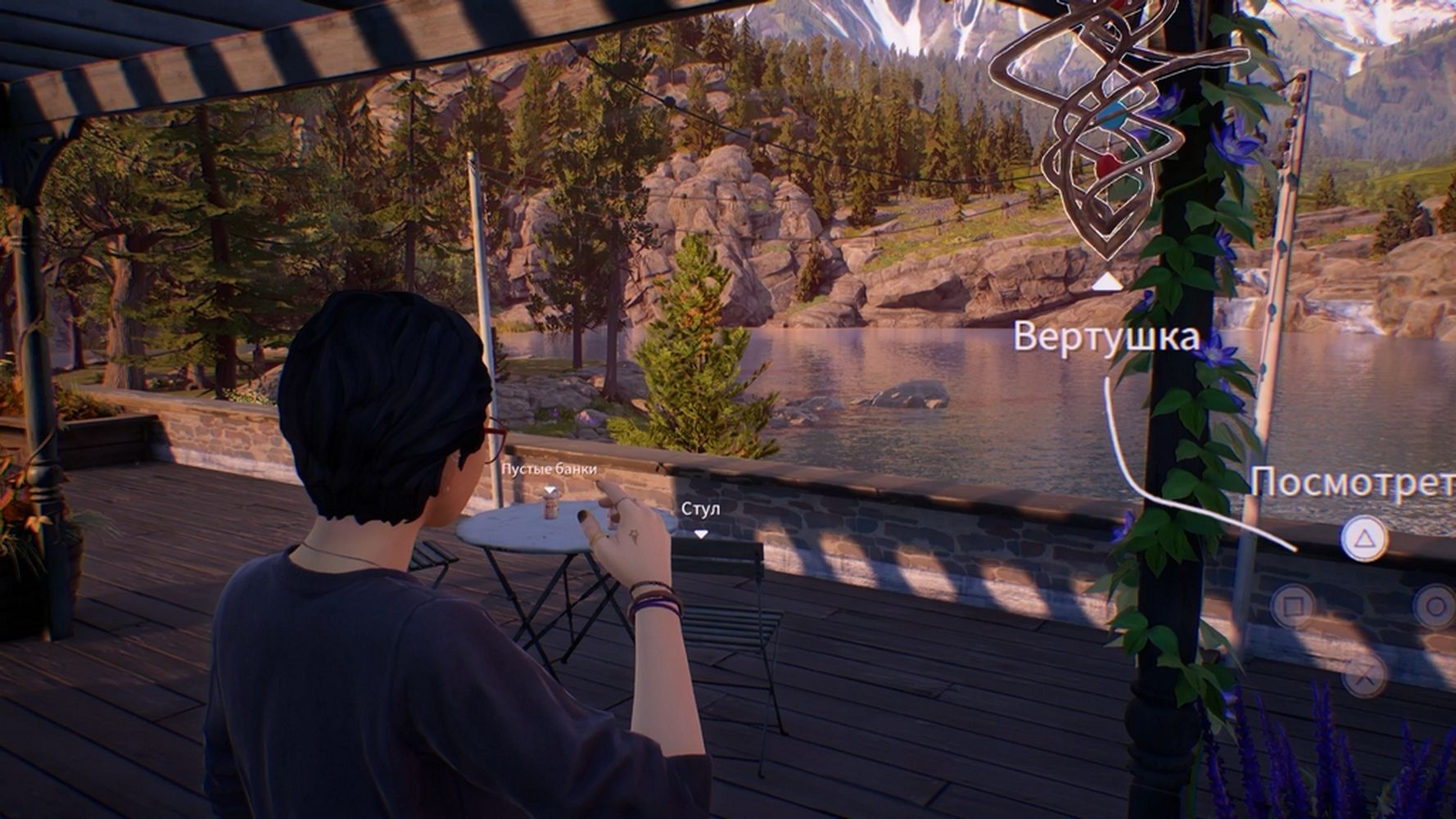The image size is (1456, 819).
Task: Select the Пустые банки interaction marker
Action: click(549, 490)
